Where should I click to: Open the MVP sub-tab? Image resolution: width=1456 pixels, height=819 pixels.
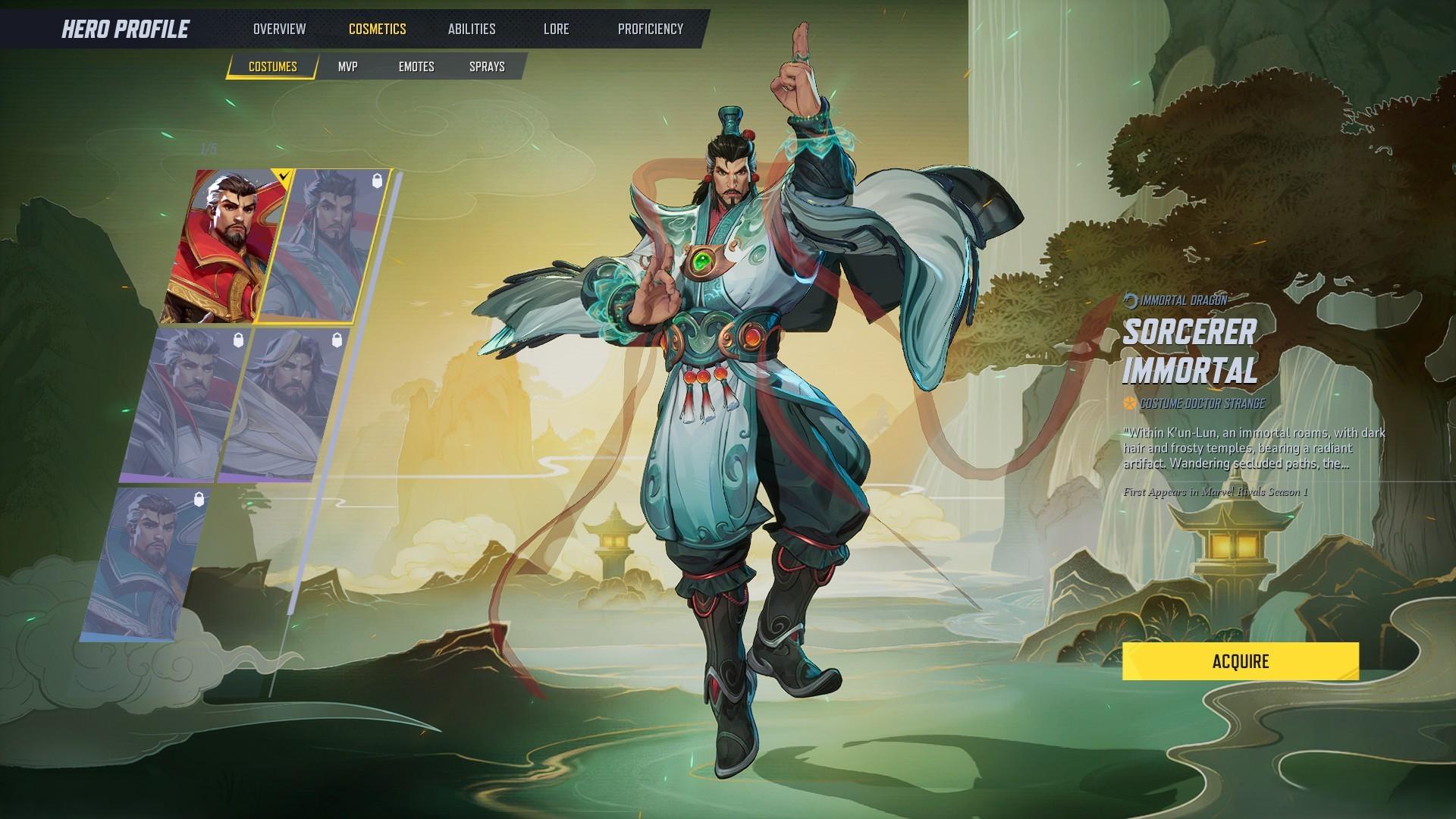pyautogui.click(x=347, y=66)
